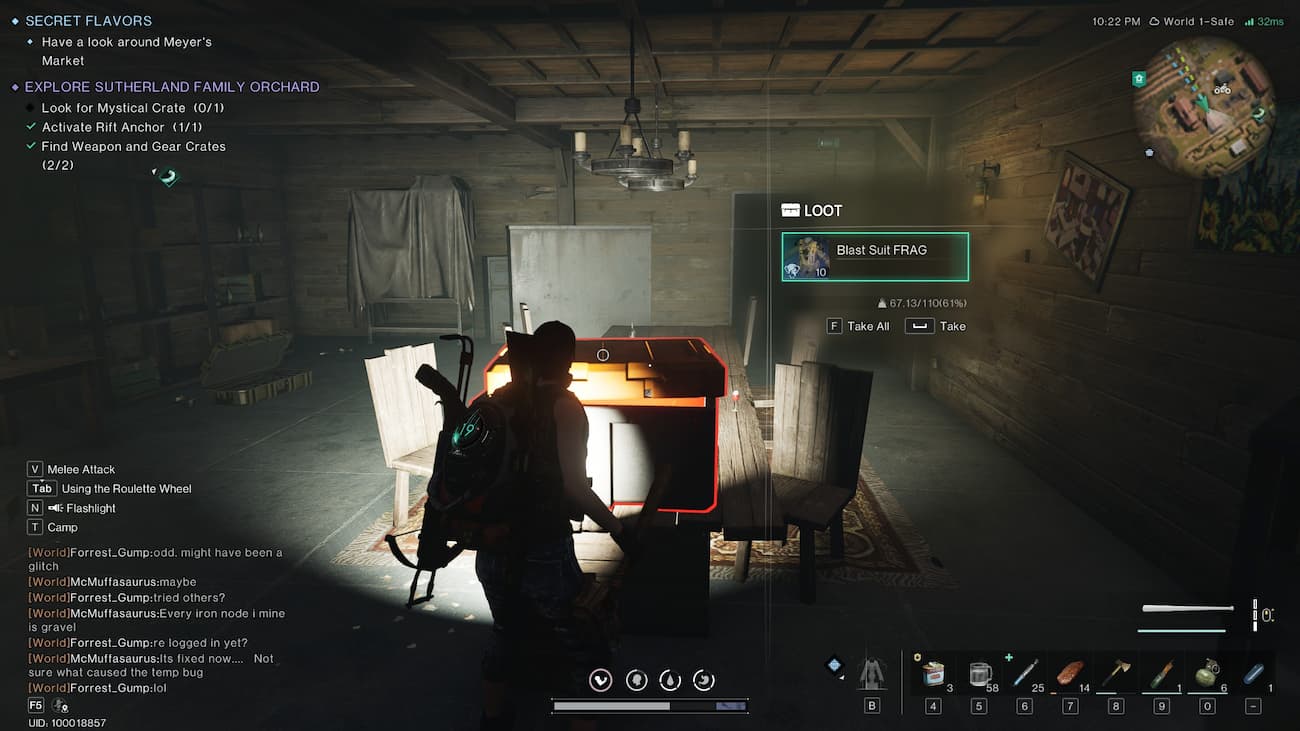Click the progress bar at the bottom center
This screenshot has width=1300, height=731.
click(648, 705)
